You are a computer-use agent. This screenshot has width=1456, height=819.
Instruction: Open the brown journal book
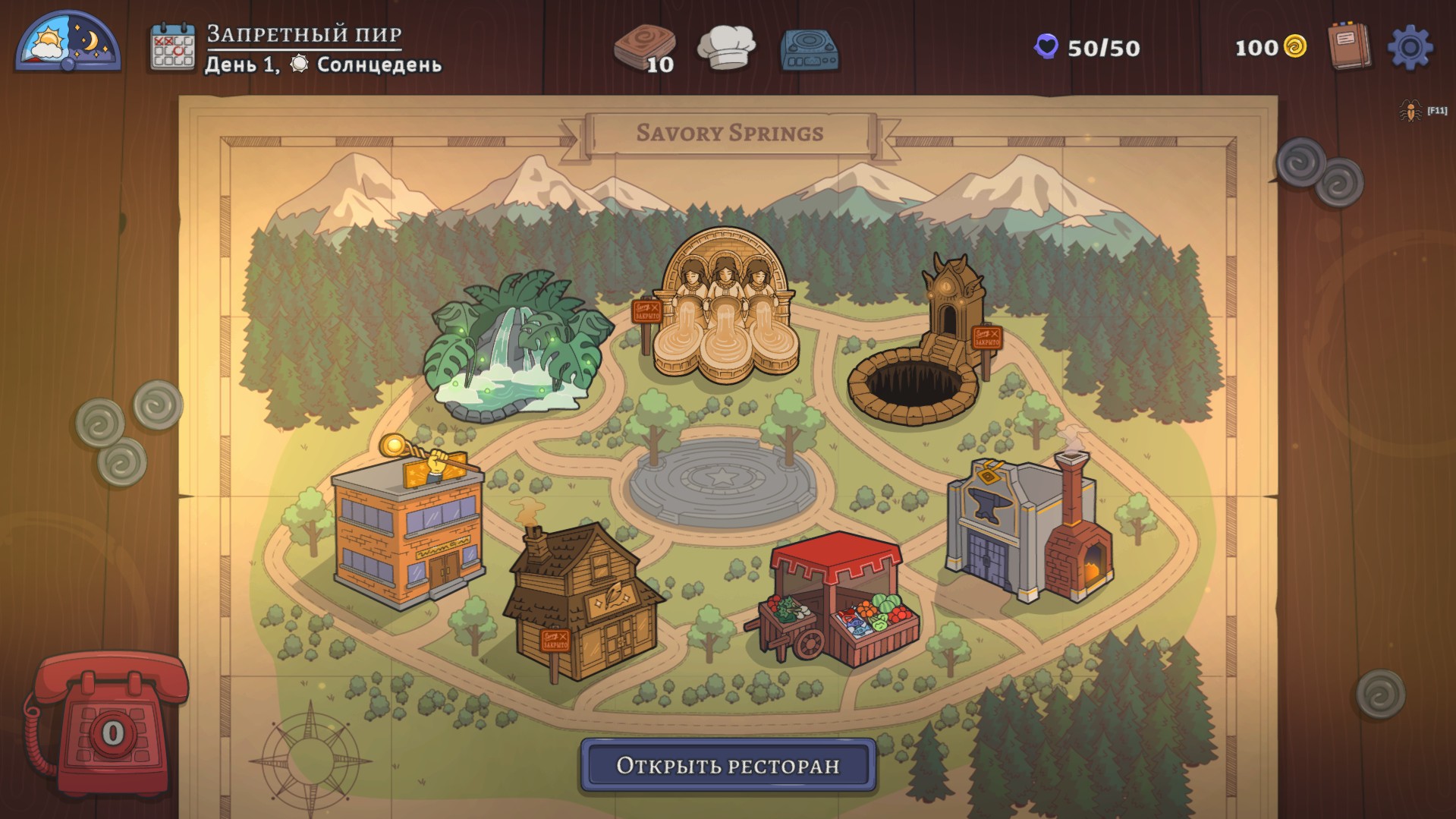pos(1349,46)
